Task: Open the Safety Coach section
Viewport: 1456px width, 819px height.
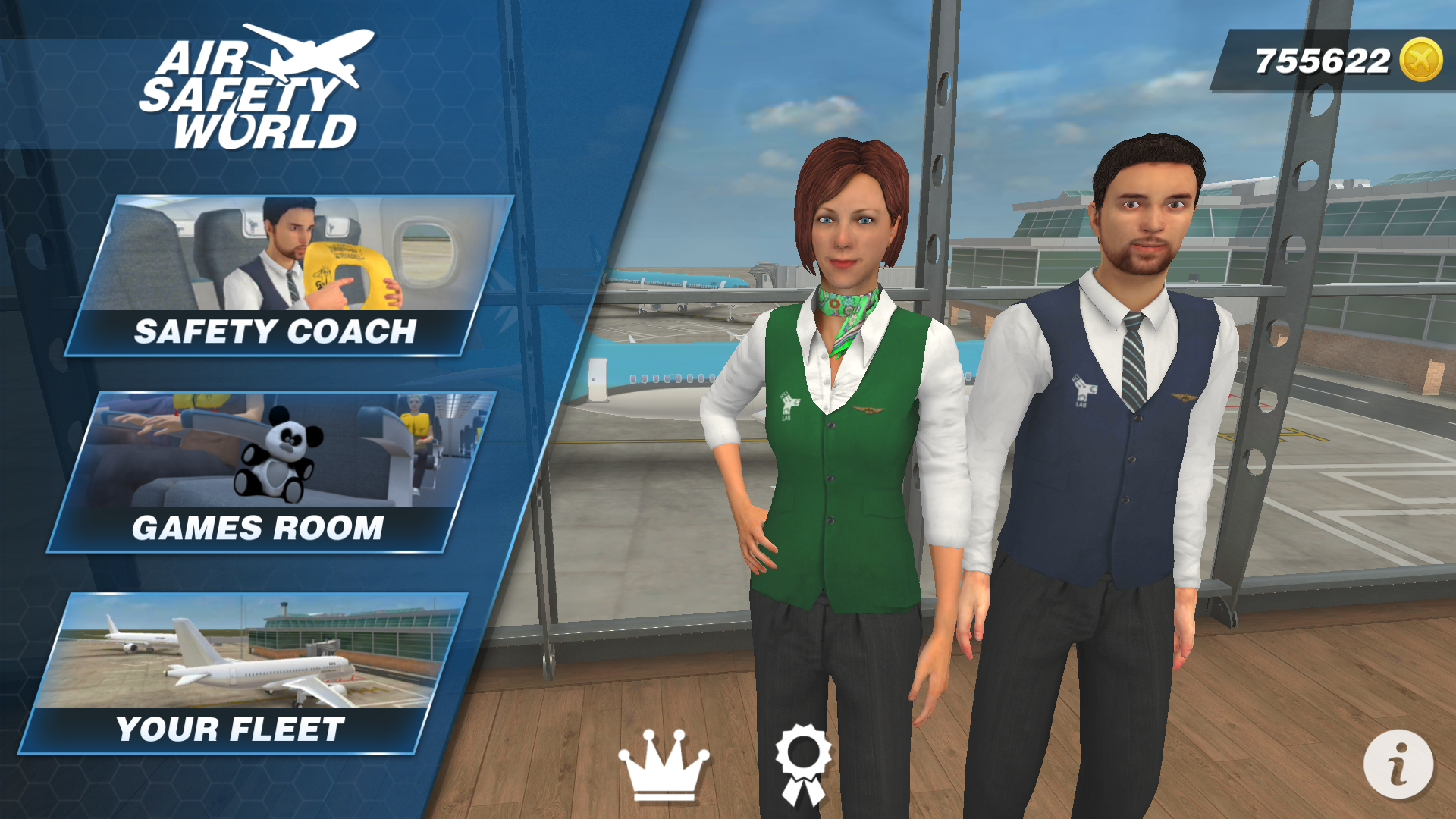Action: click(x=275, y=331)
